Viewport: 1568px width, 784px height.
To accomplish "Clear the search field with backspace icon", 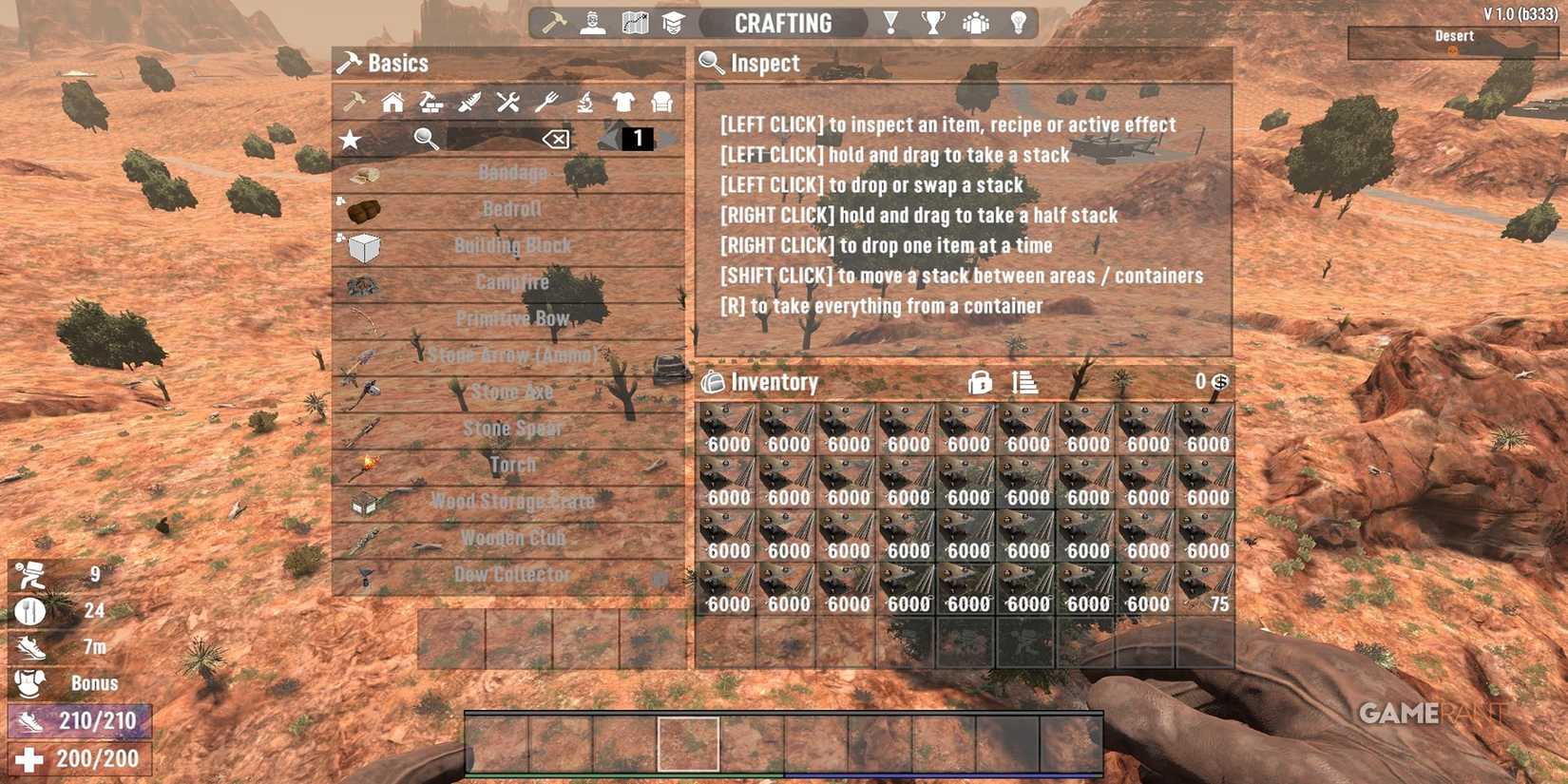I will point(555,139).
